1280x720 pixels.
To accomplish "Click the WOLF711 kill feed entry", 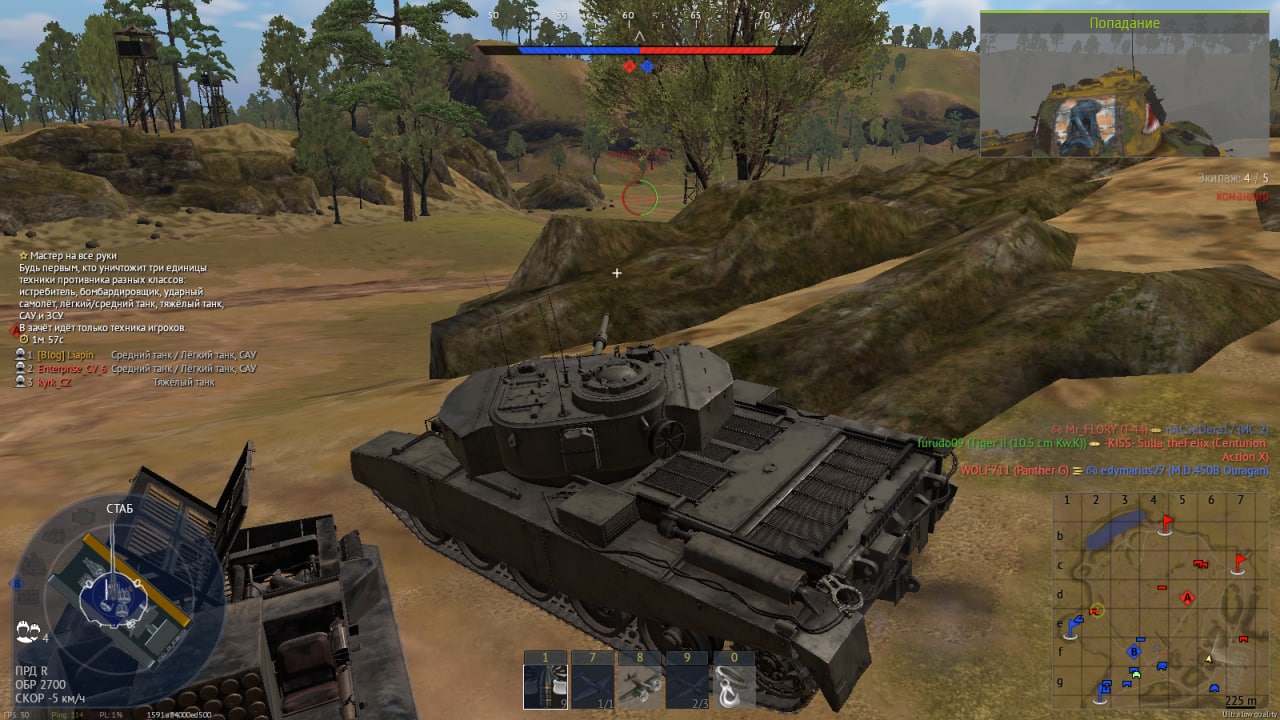I will pyautogui.click(x=1012, y=470).
